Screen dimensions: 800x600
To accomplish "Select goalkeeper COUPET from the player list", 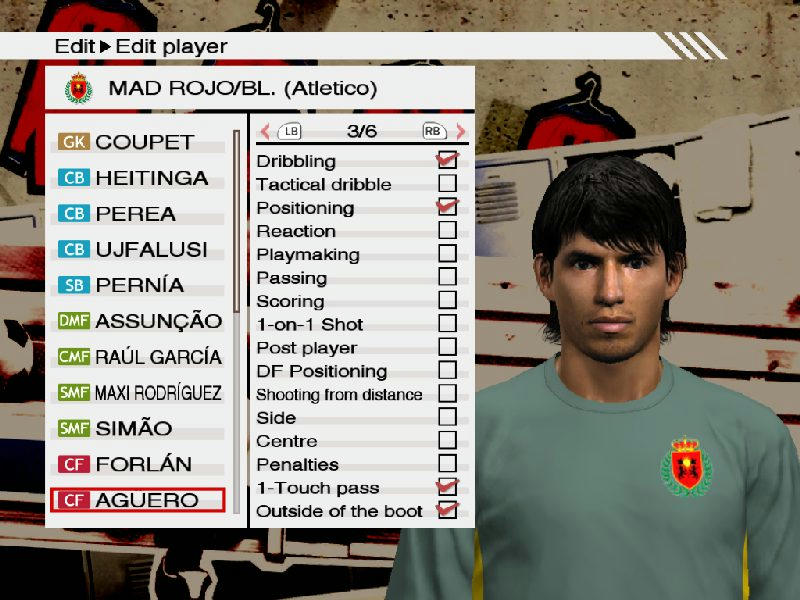I will pos(138,142).
